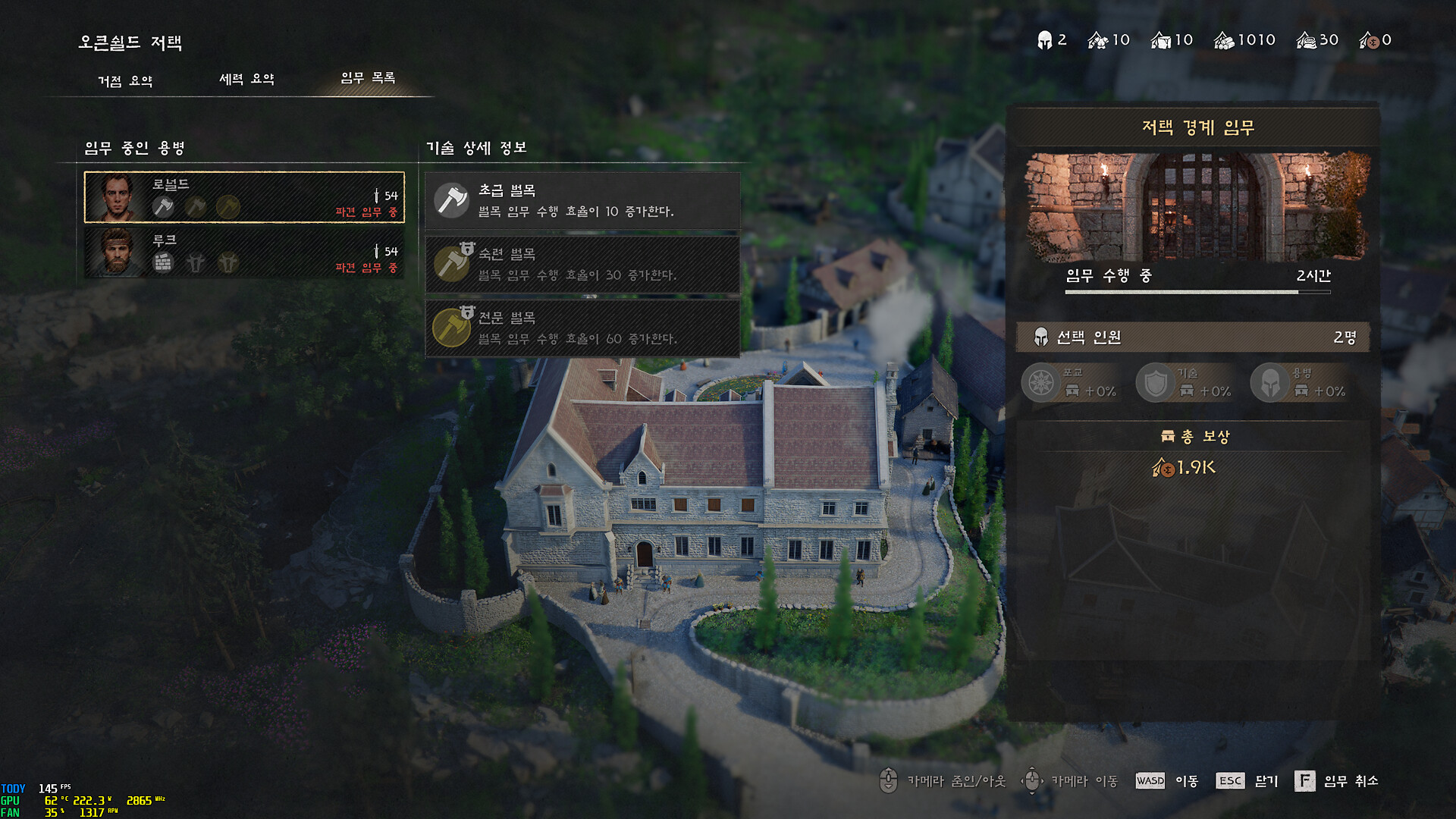Choose mercenary 루크 row
The image size is (1456, 819).
(x=244, y=253)
